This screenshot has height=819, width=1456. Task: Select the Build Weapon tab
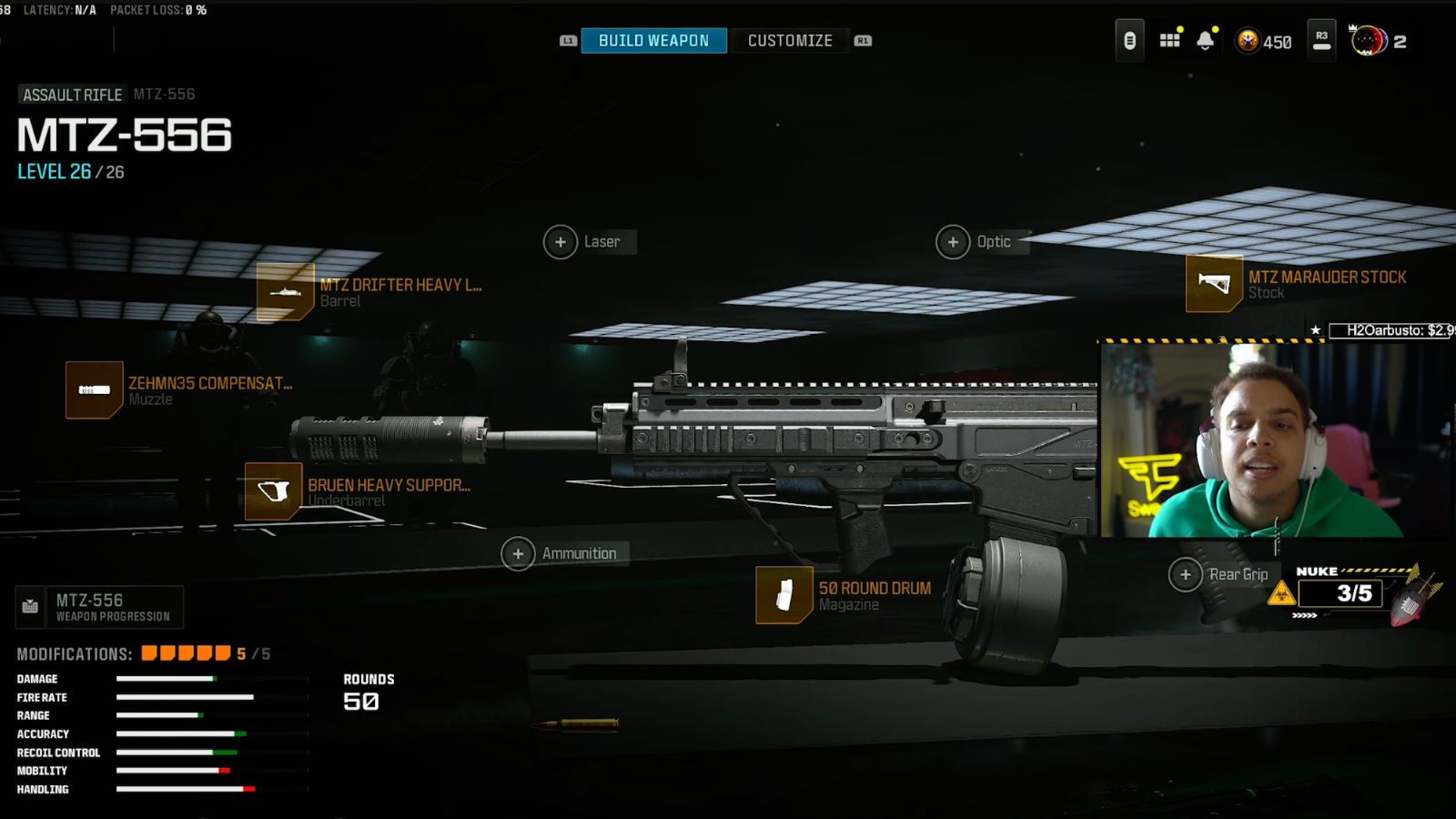point(652,40)
